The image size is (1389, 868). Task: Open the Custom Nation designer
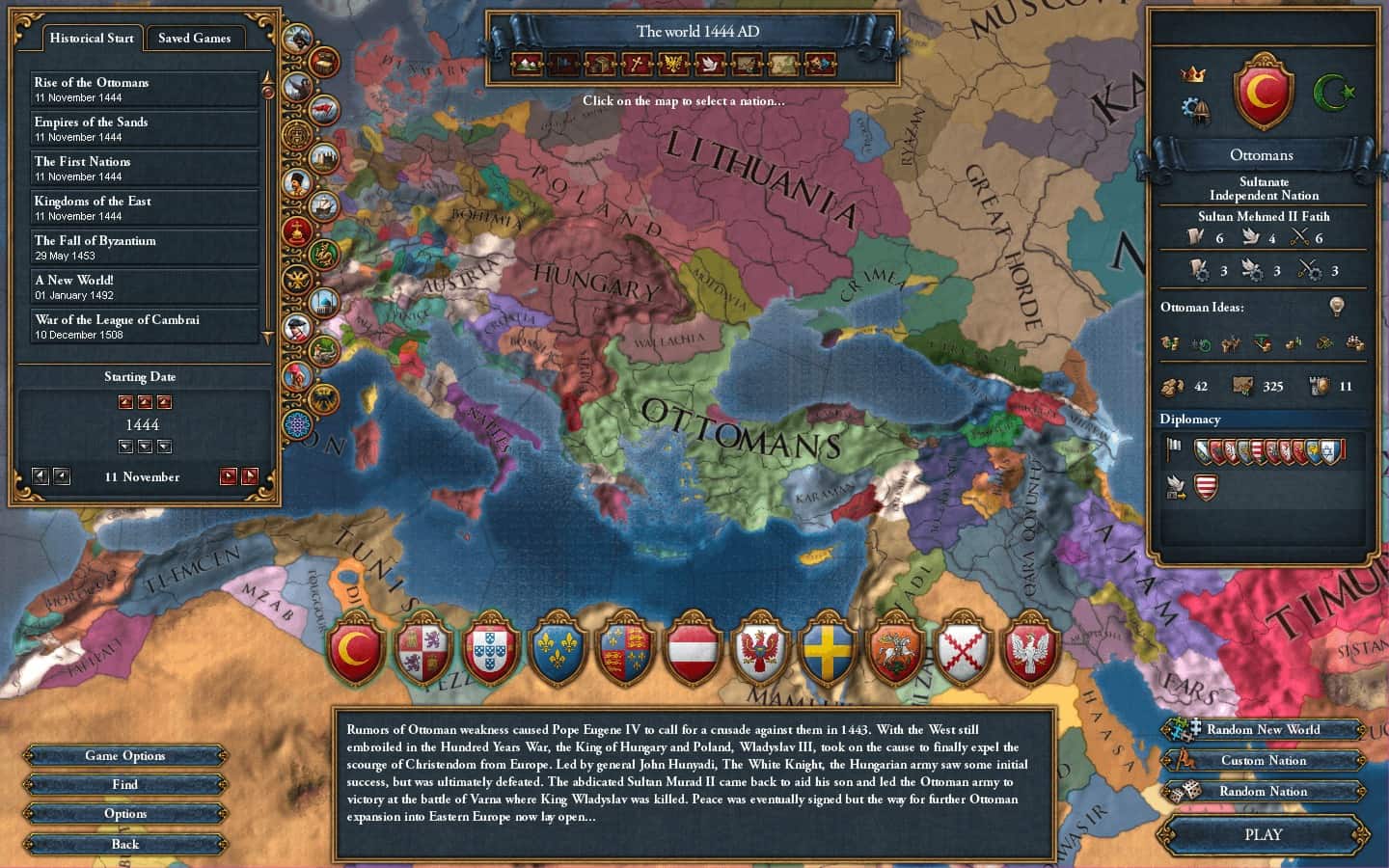pos(1263,760)
